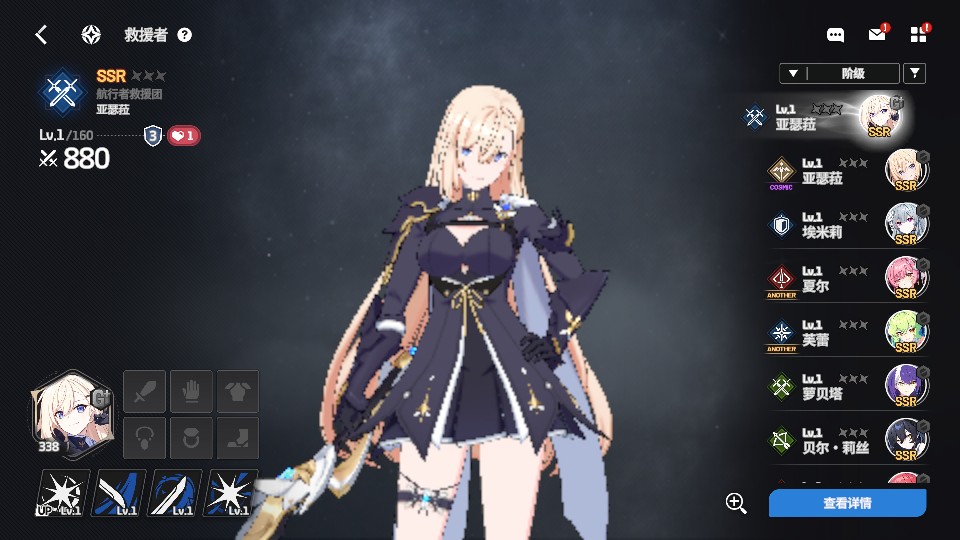Select the sword weapon equipment slot

click(143, 391)
